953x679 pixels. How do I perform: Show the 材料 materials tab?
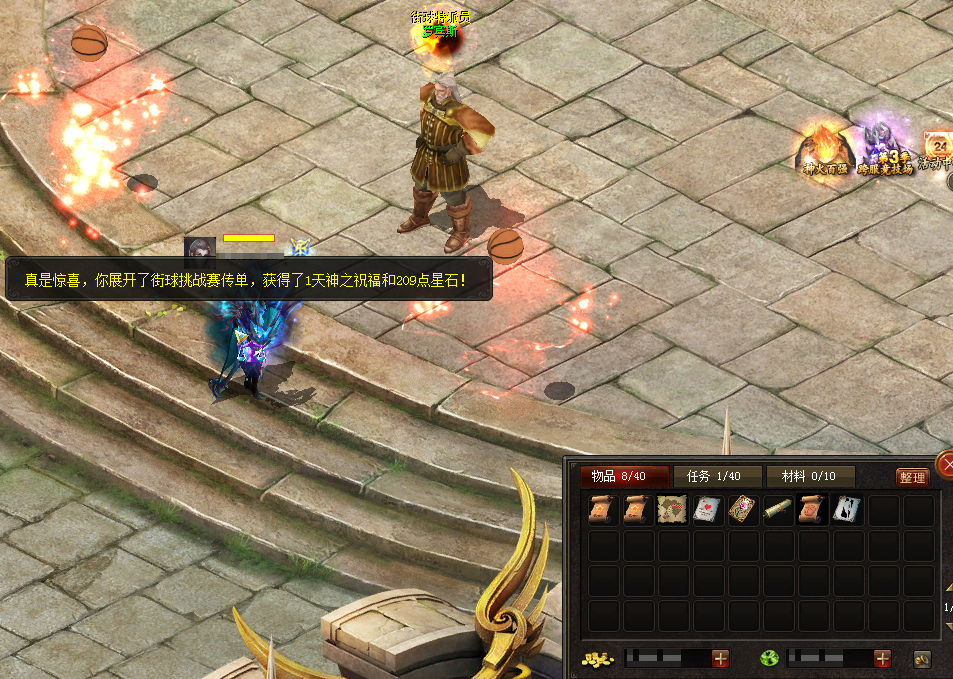point(810,477)
